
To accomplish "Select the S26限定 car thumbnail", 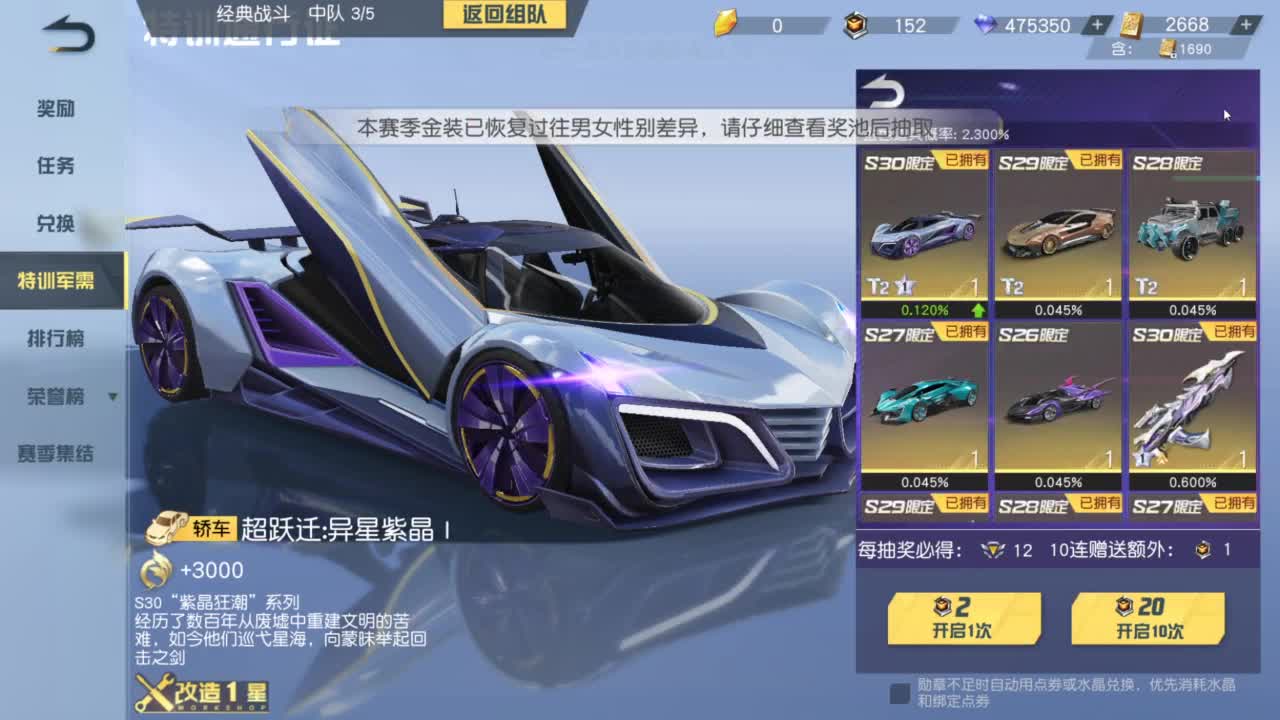I will pyautogui.click(x=1059, y=400).
